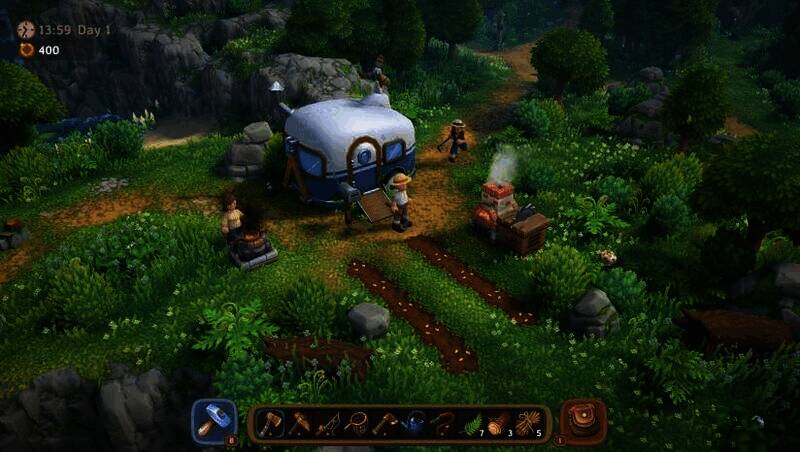The height and width of the screenshot is (452, 800).
Task: Select the axe in the hotbar
Action: [x=269, y=423]
